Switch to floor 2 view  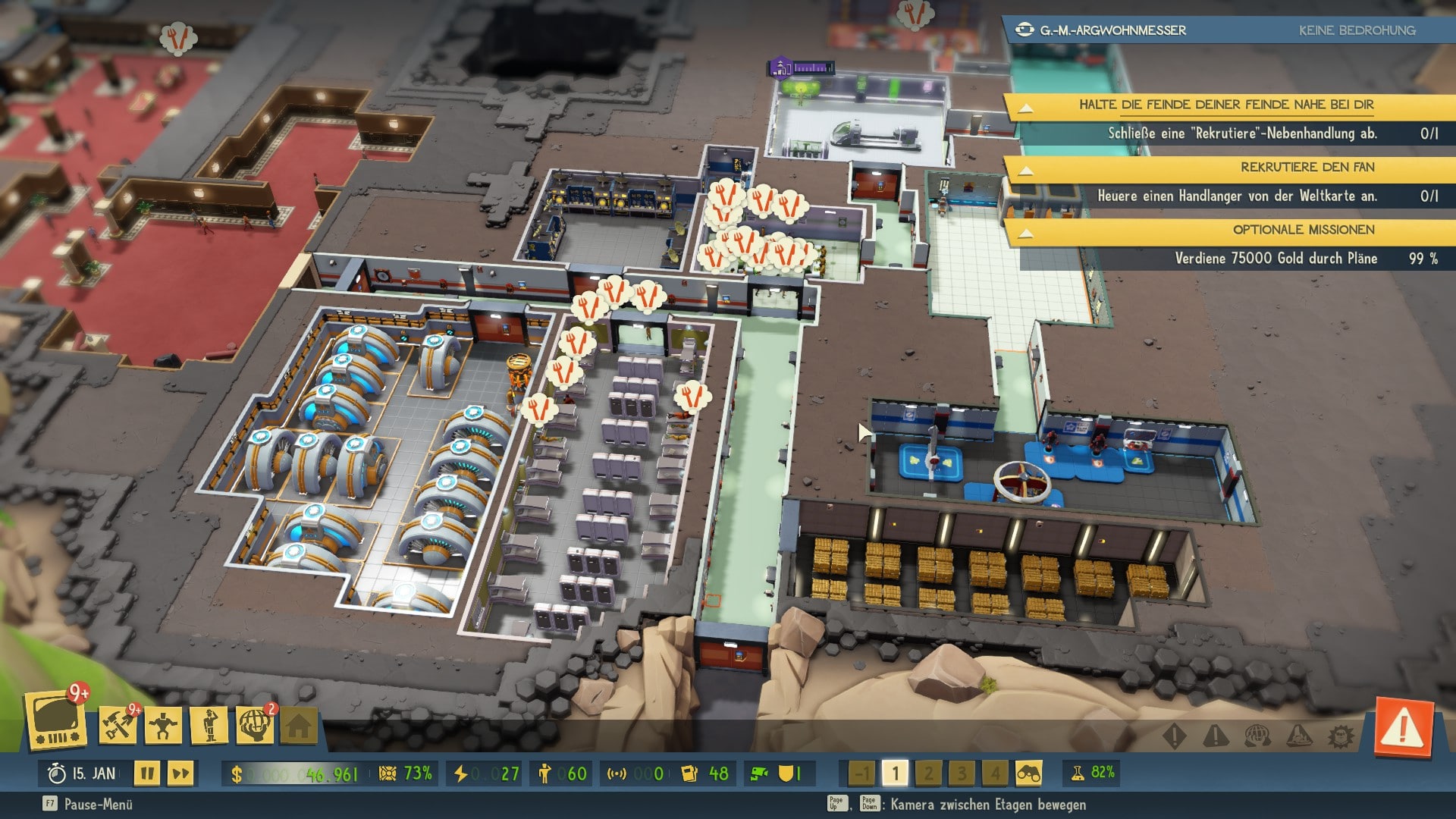tap(928, 773)
